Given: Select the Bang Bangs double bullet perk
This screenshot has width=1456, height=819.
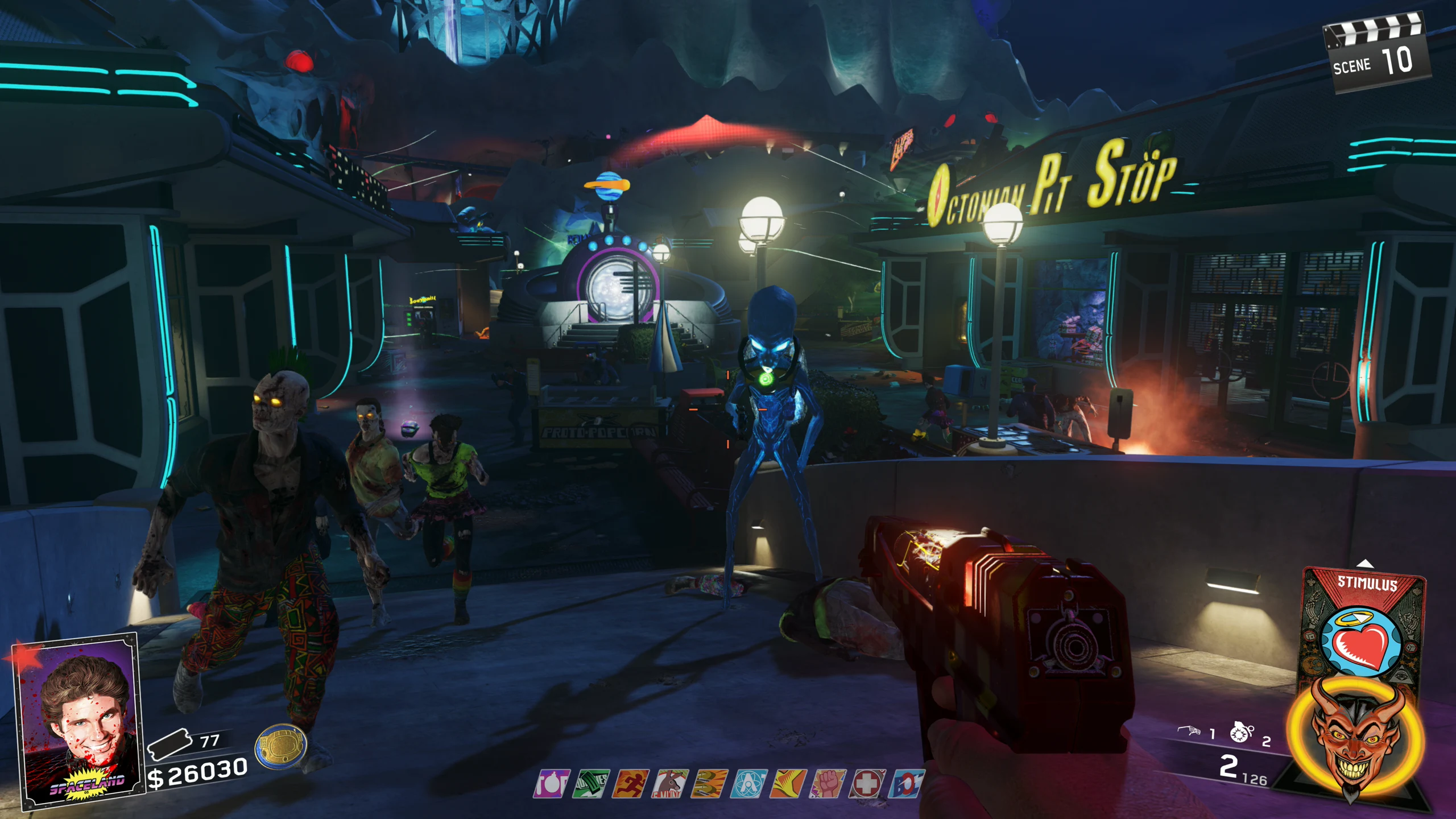Looking at the screenshot, I should pos(710,784).
